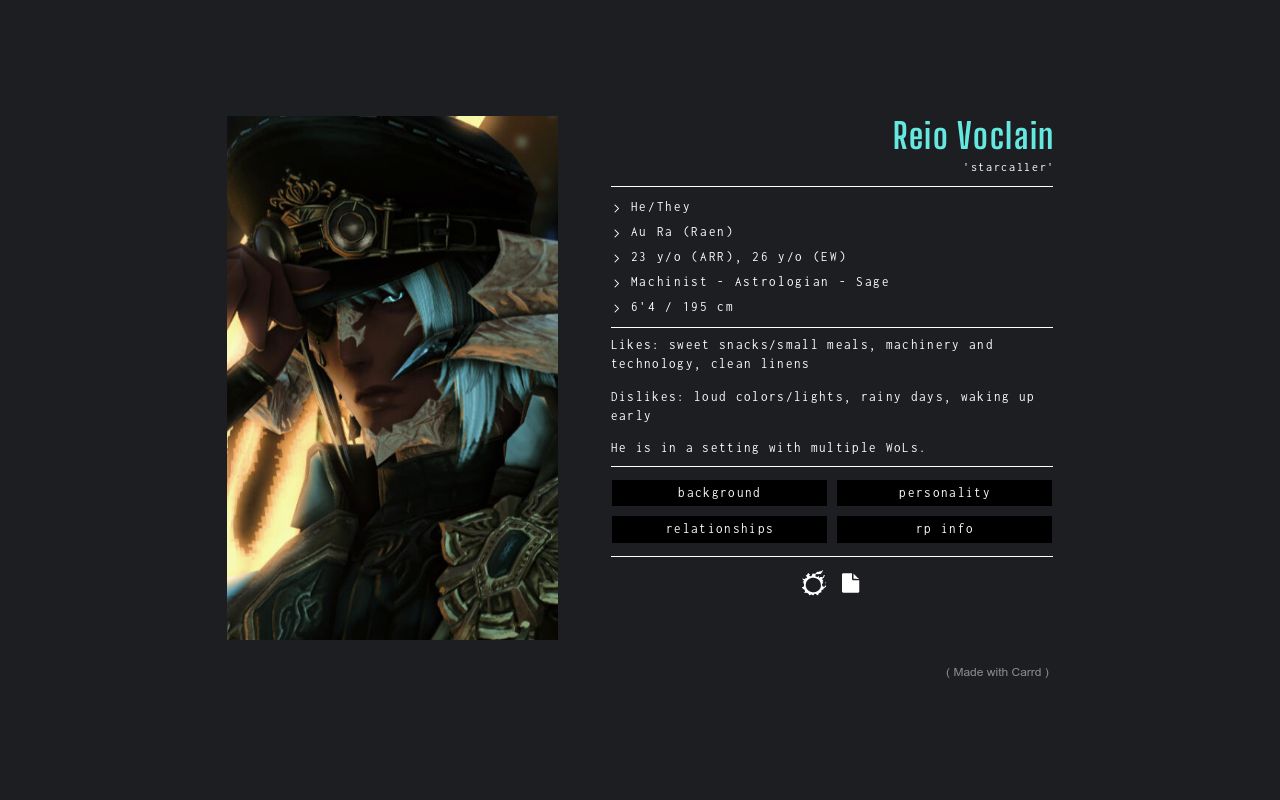The width and height of the screenshot is (1280, 800).
Task: Switch to the rp info page
Action: point(944,528)
